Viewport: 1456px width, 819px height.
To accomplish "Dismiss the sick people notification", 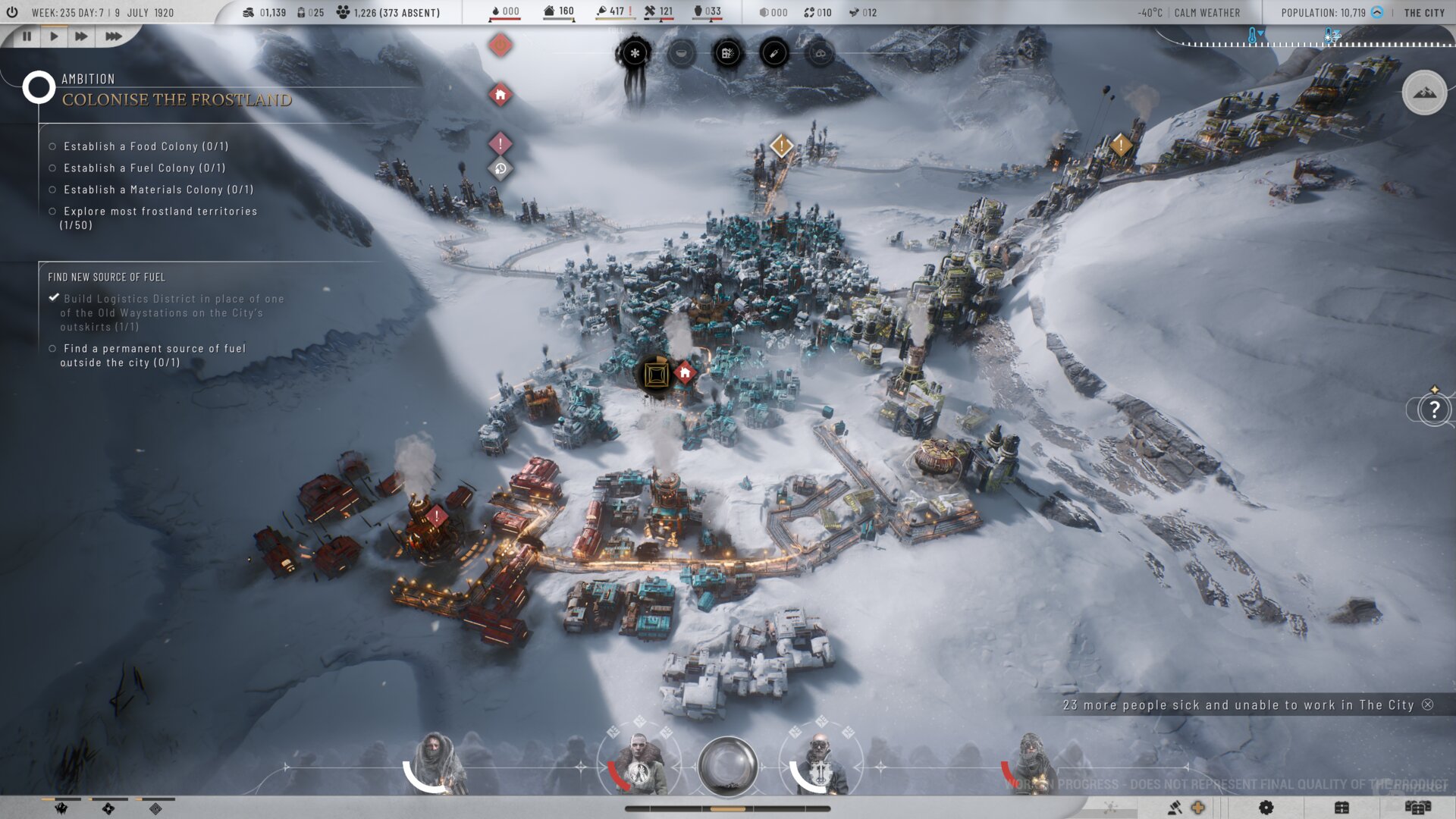I will 1428,704.
